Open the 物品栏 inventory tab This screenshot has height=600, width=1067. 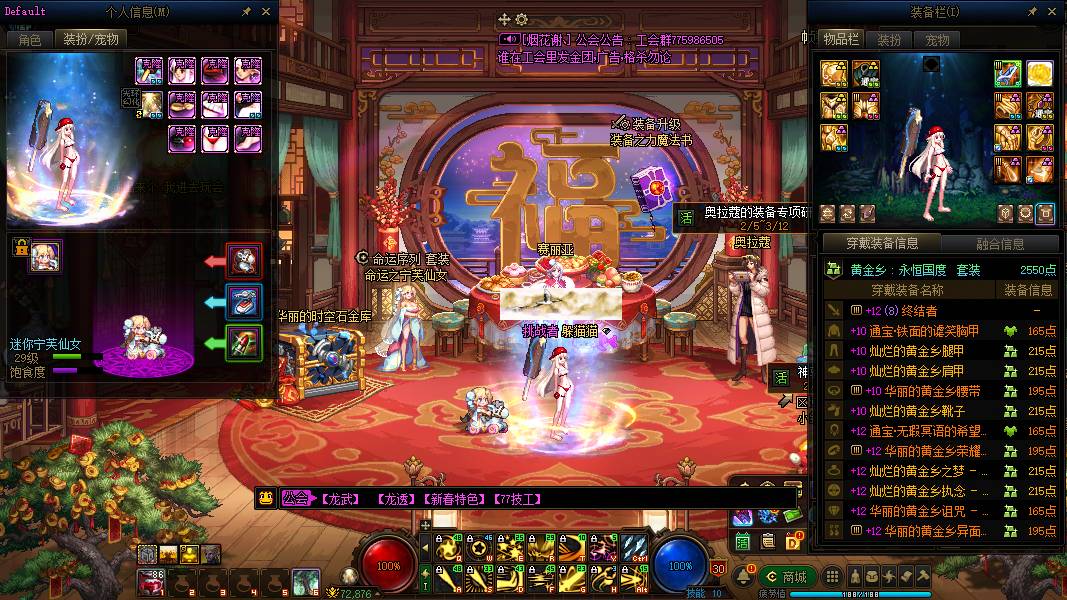tap(841, 40)
